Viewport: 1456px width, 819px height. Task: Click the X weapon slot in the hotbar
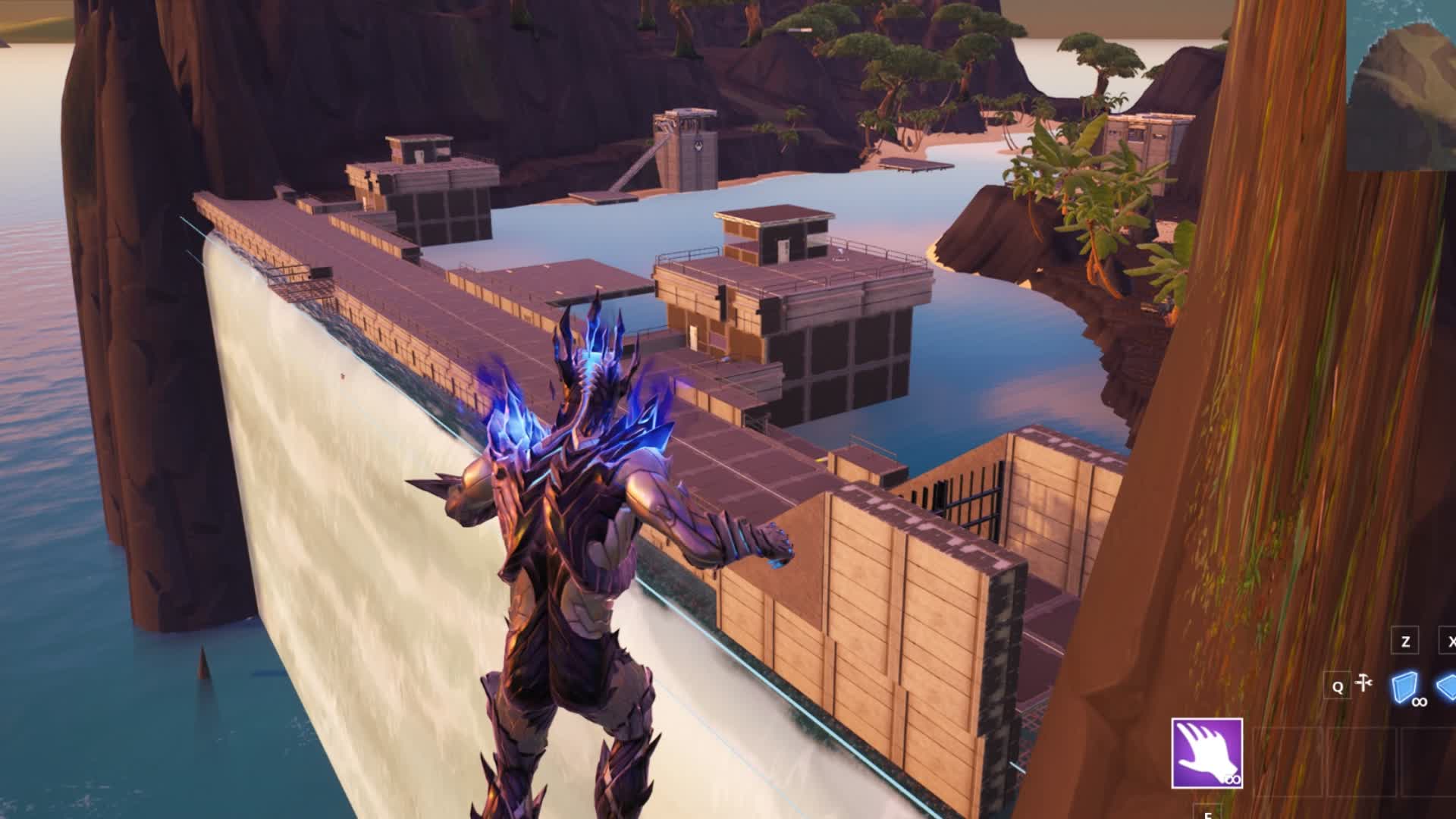(1452, 639)
